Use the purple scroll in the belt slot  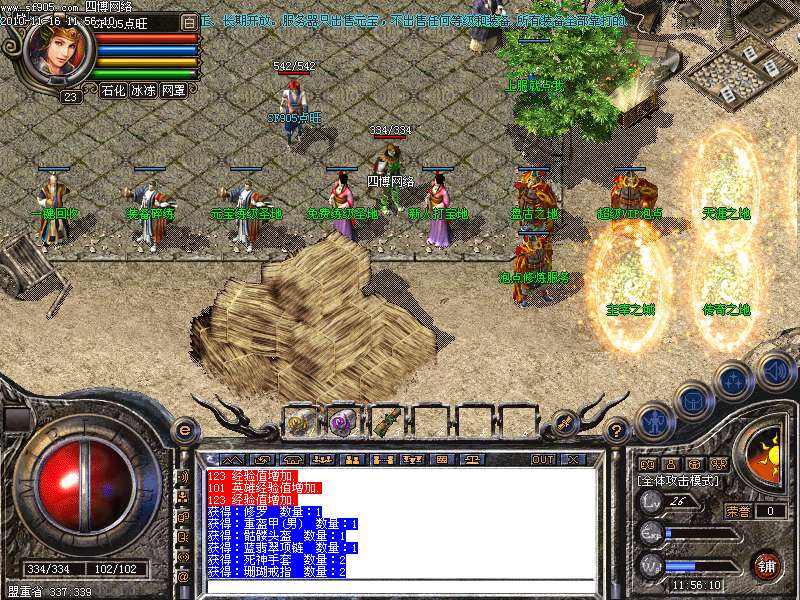[x=342, y=422]
